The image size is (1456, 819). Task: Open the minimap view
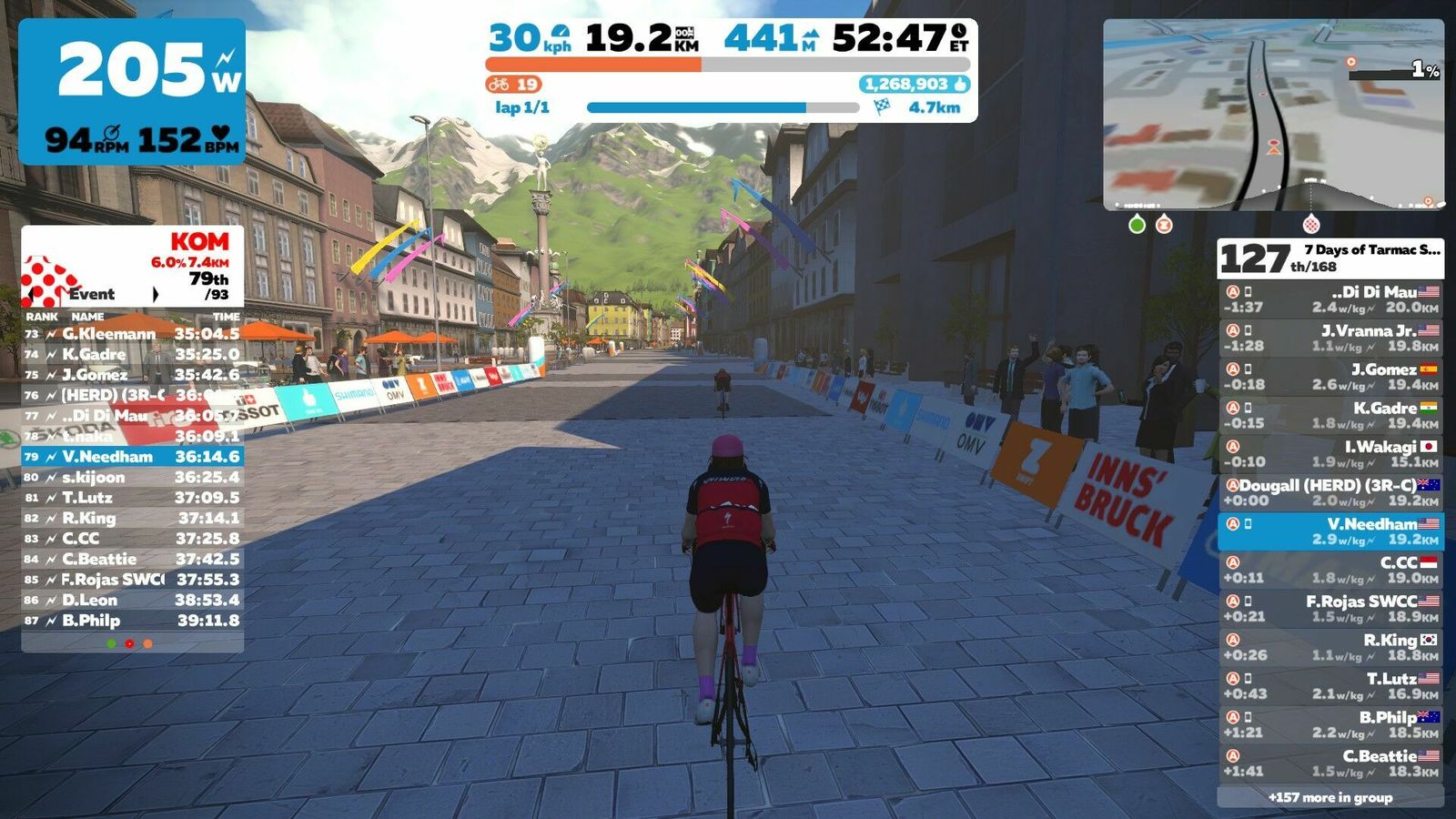tap(1273, 114)
